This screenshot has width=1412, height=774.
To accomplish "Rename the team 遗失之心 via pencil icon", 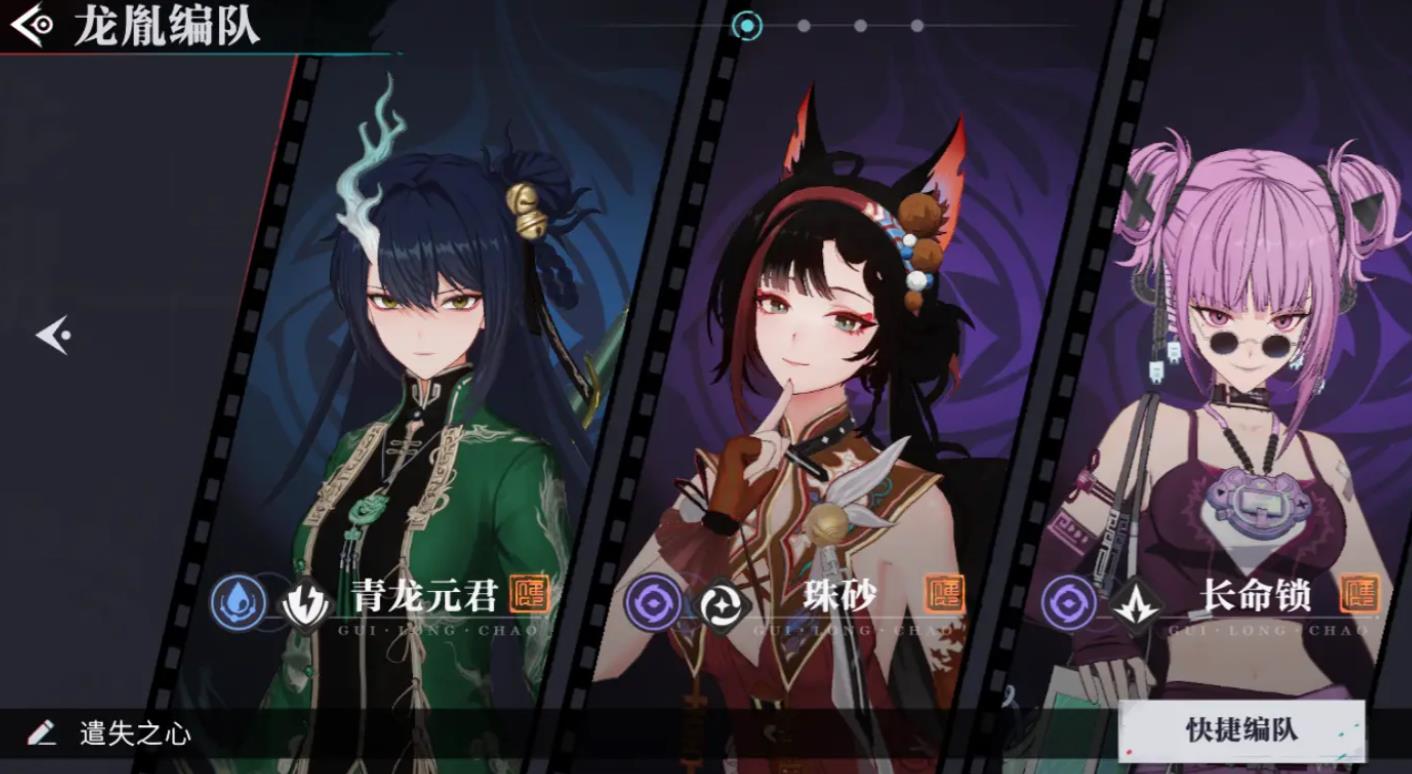I will (42, 733).
